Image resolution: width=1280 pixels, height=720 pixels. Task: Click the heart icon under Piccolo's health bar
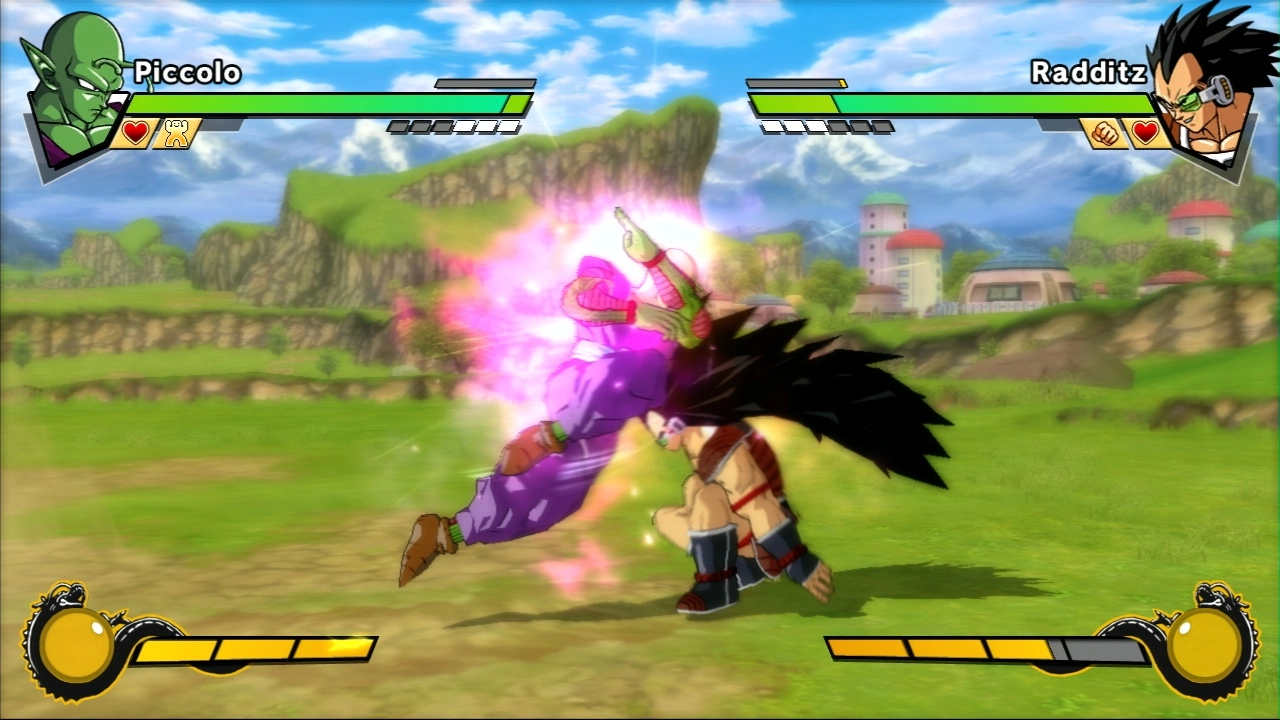point(135,133)
